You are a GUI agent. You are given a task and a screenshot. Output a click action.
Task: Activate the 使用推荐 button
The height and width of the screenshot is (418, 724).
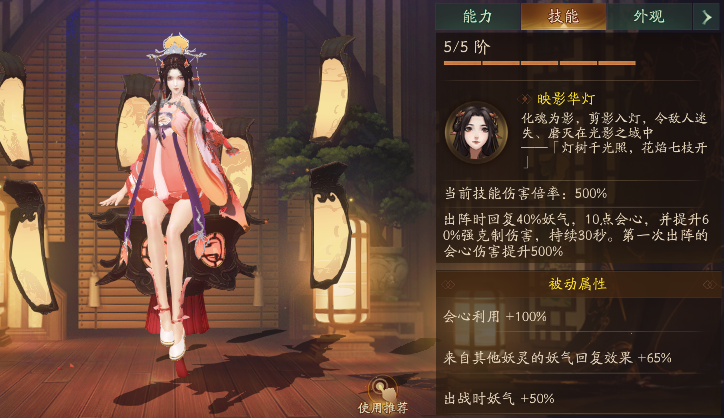pyautogui.click(x=380, y=393)
